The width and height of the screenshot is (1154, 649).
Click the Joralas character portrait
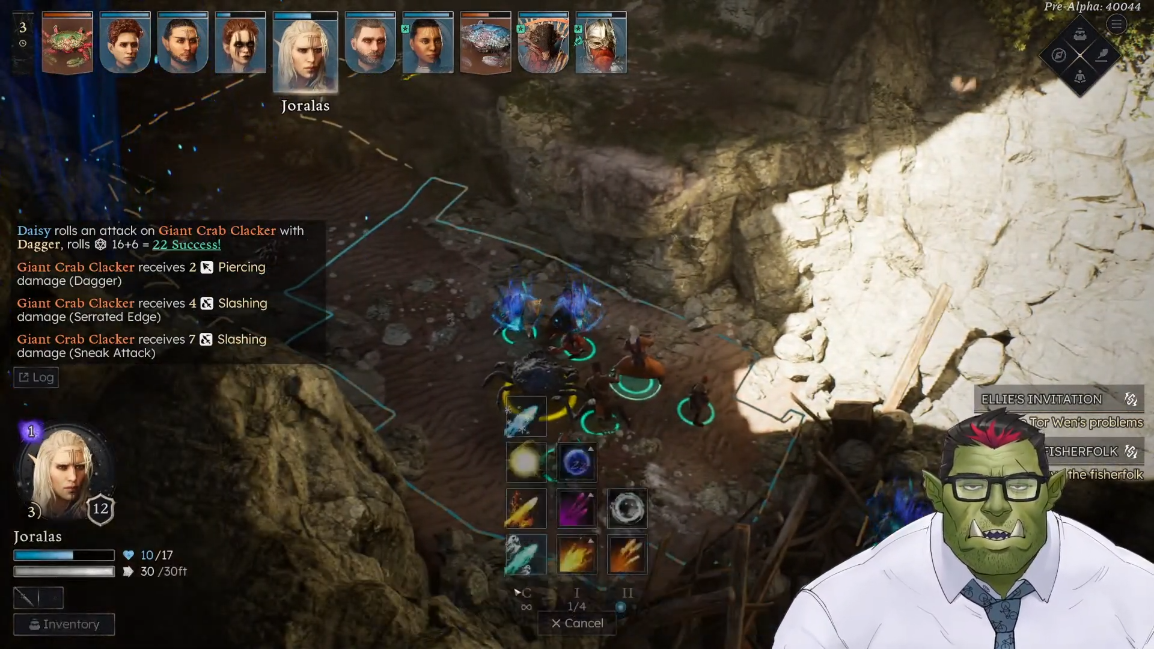tap(65, 468)
